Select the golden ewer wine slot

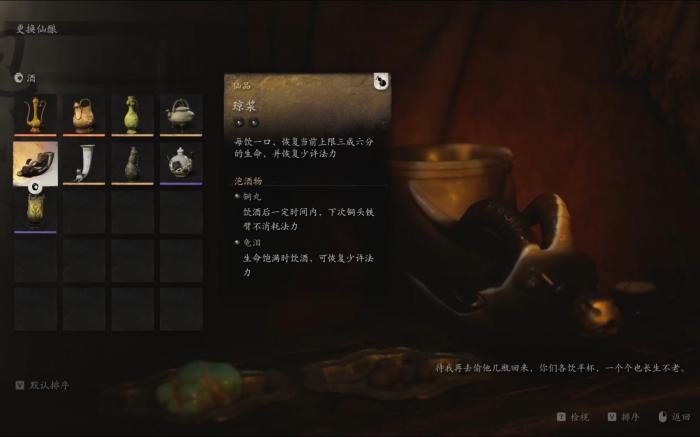pos(35,115)
